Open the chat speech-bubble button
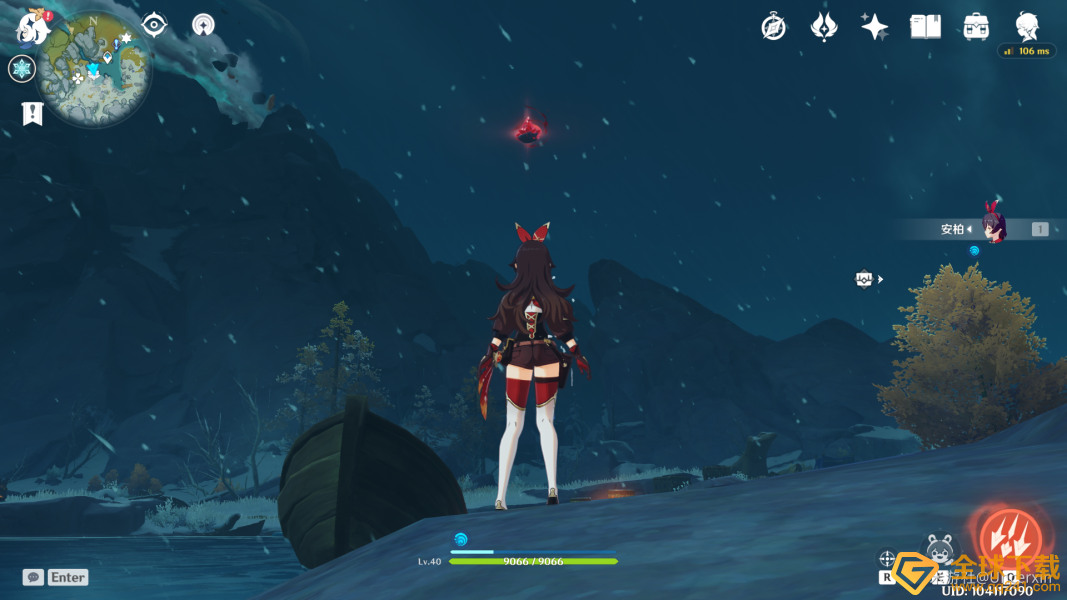 [x=33, y=577]
